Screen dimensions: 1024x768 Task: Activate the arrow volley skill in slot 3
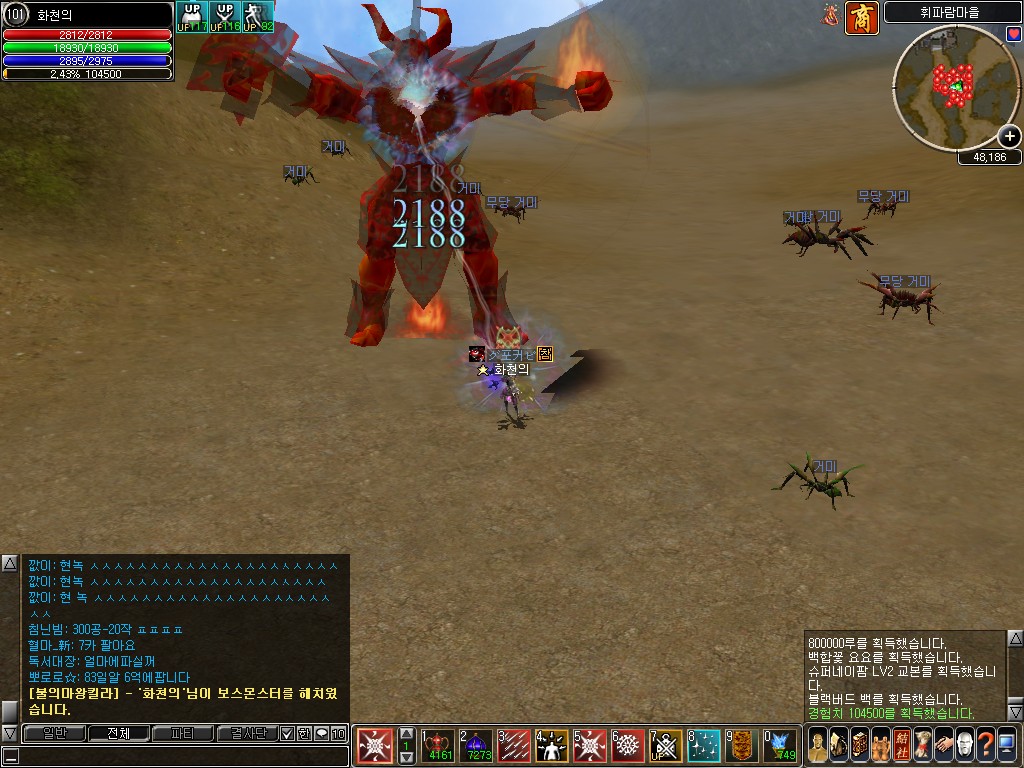click(x=514, y=746)
